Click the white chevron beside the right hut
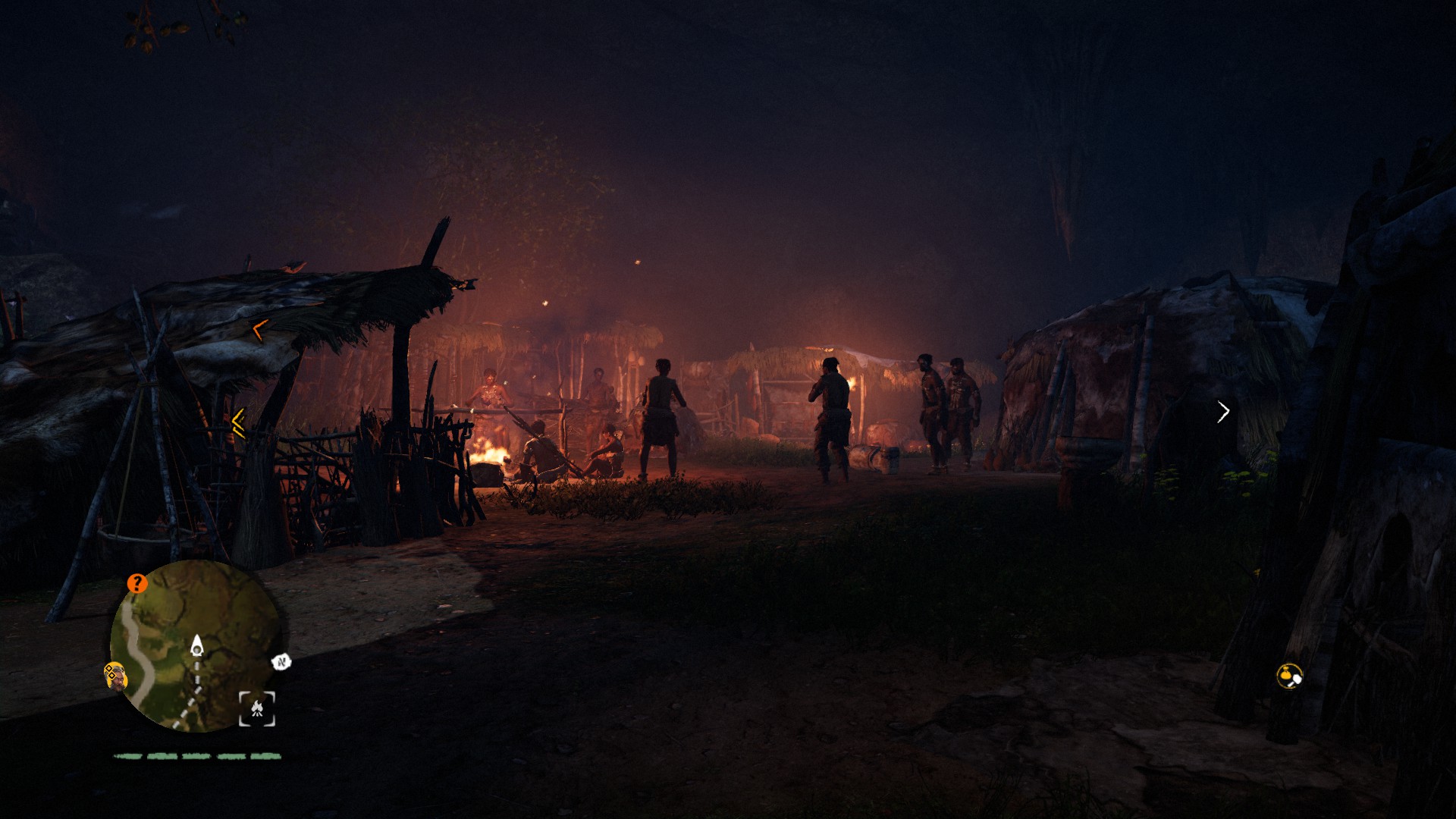 coord(1224,413)
